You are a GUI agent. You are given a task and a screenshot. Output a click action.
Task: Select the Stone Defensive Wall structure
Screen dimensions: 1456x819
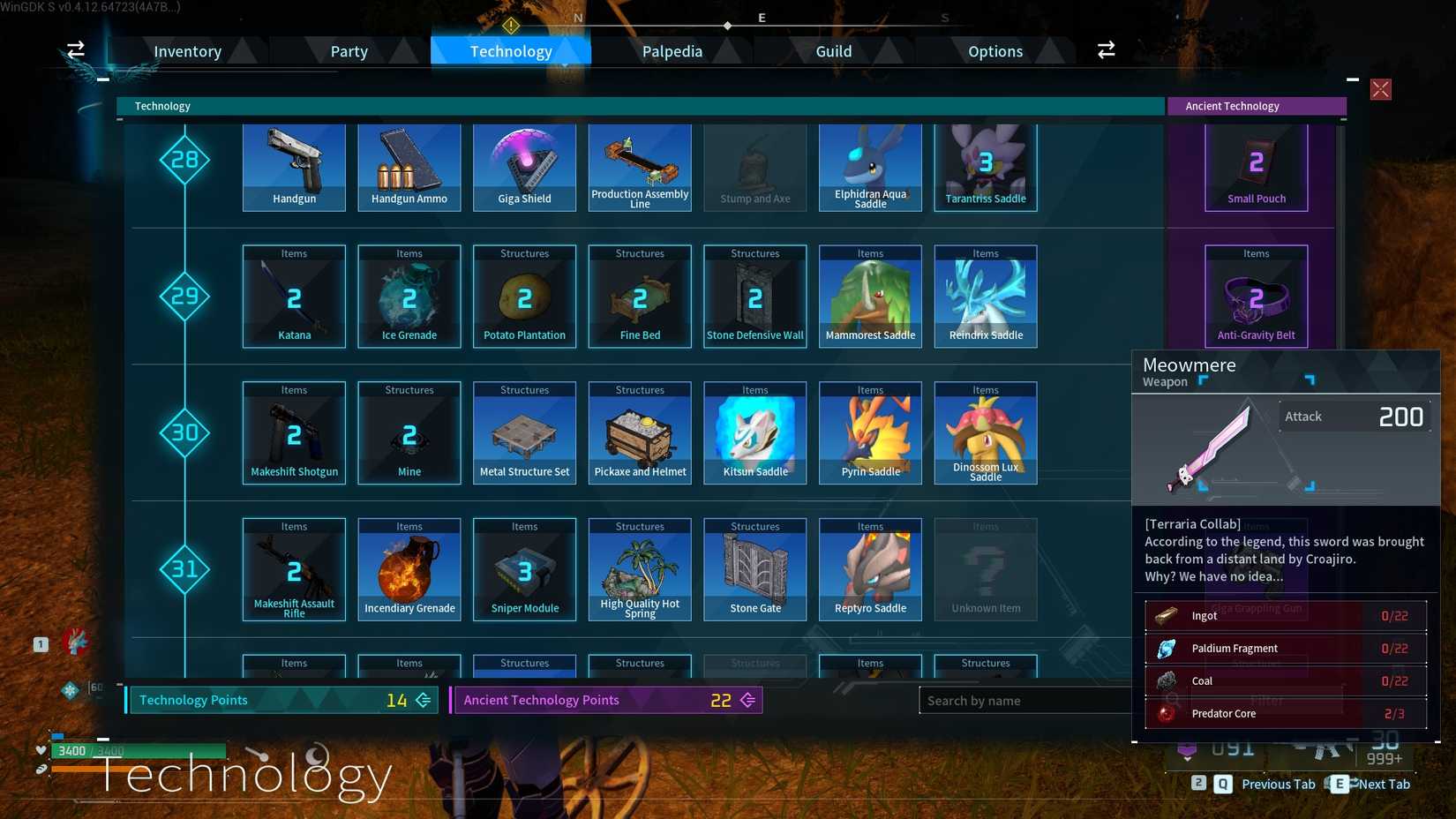tap(754, 296)
